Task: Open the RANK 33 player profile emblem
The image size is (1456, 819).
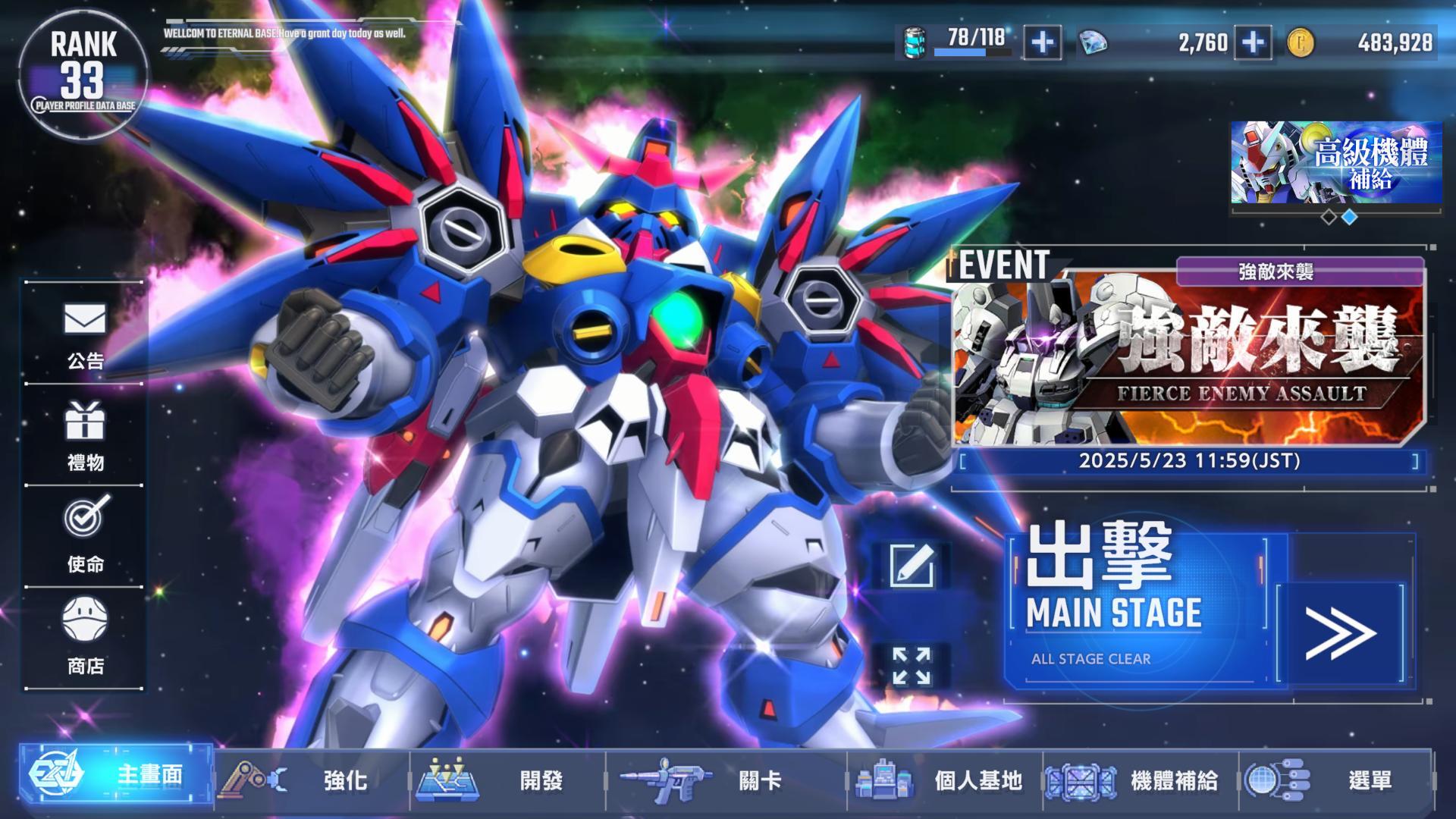Action: pos(86,72)
